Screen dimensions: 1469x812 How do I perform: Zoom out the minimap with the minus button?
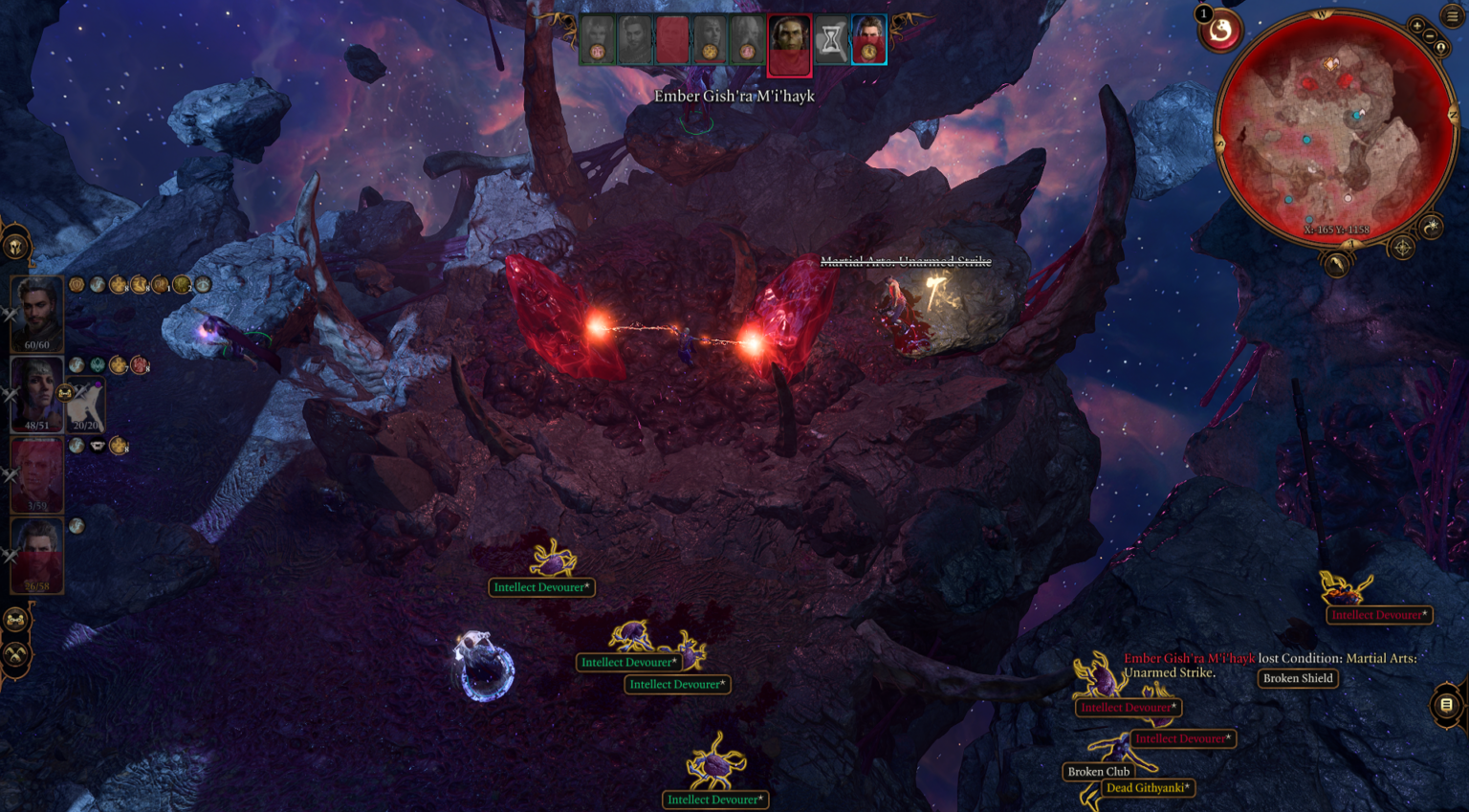tap(1430, 36)
